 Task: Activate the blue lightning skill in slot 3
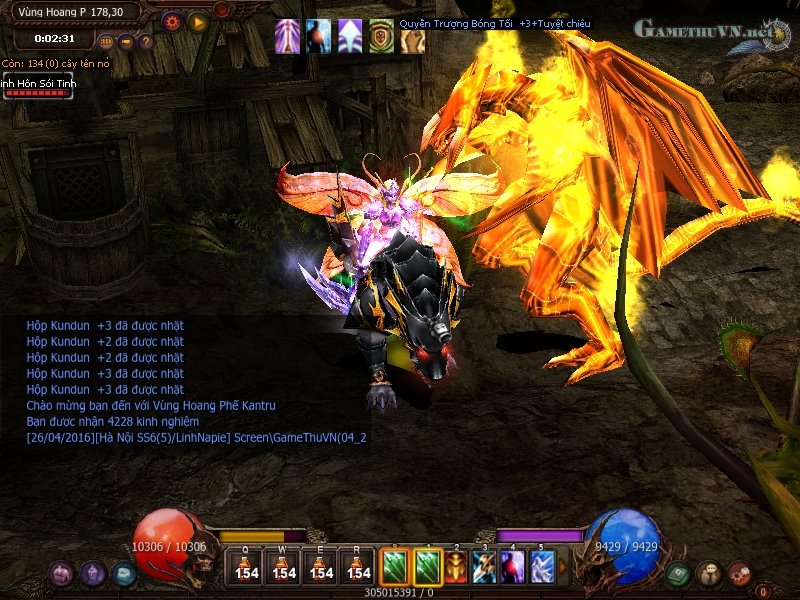pos(485,567)
